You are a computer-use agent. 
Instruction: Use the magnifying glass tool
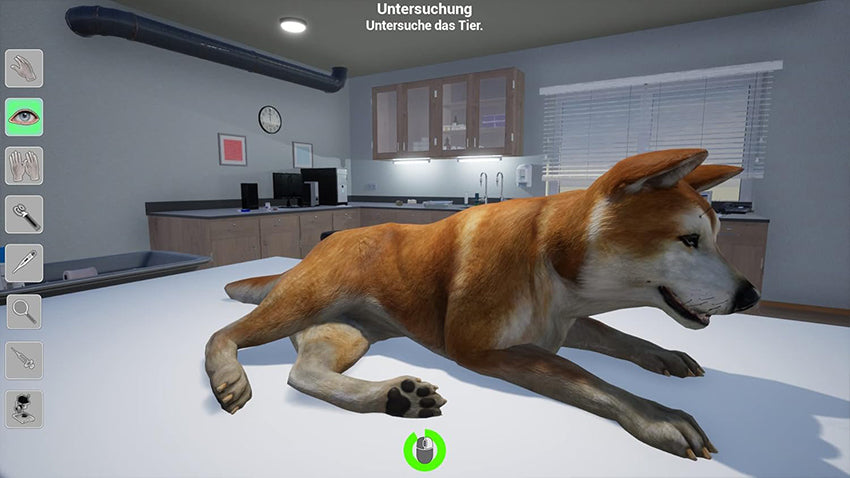pyautogui.click(x=24, y=311)
